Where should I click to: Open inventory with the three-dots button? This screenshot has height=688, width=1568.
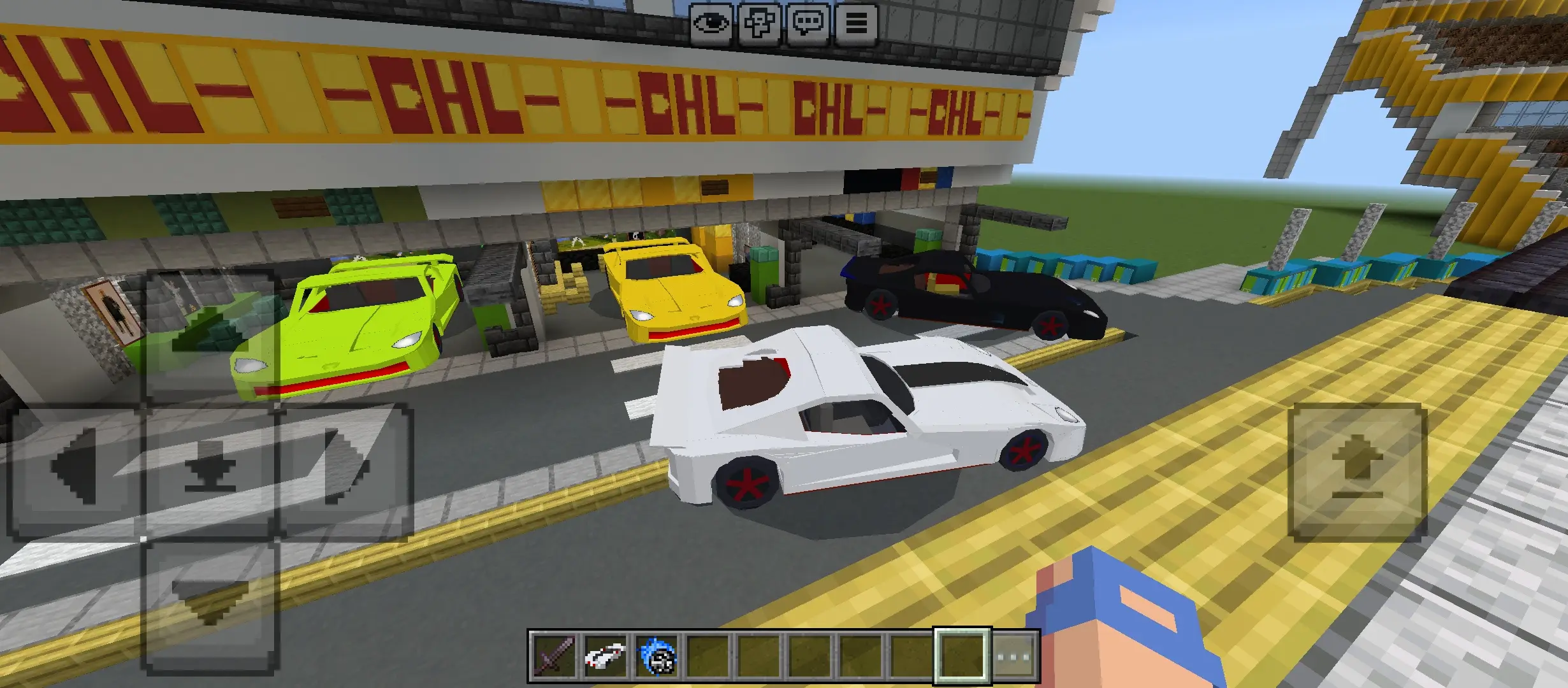click(x=1014, y=656)
